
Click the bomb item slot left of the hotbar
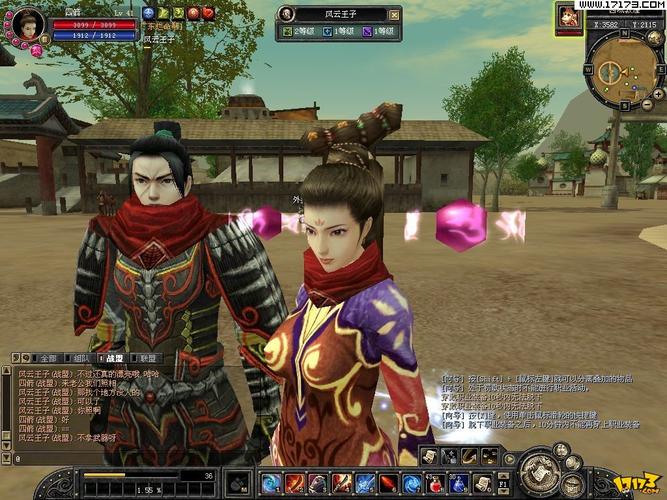click(237, 482)
